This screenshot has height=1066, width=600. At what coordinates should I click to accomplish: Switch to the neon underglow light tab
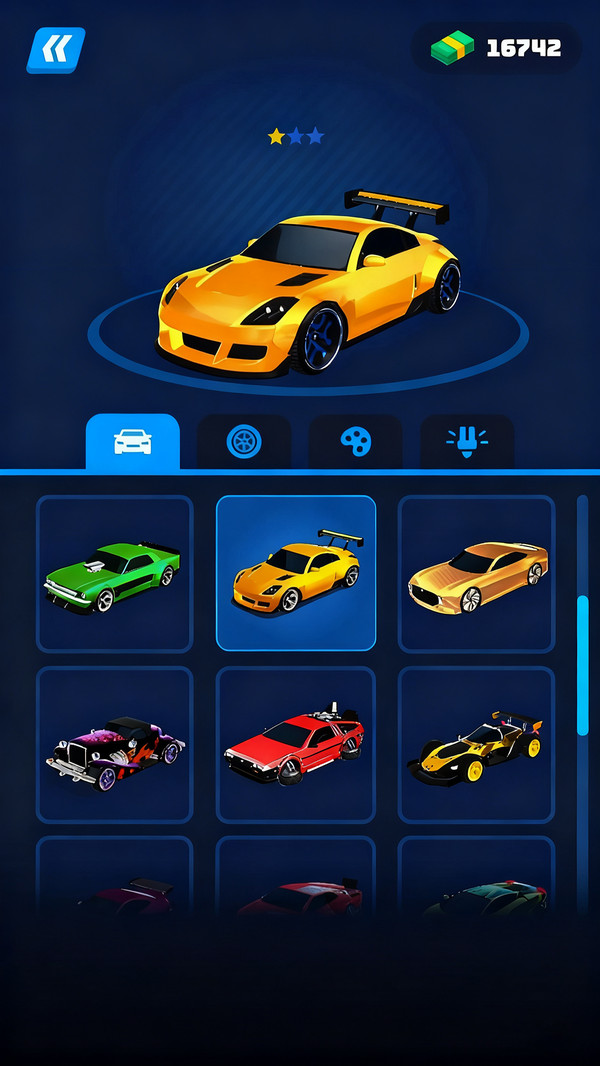coord(467,442)
